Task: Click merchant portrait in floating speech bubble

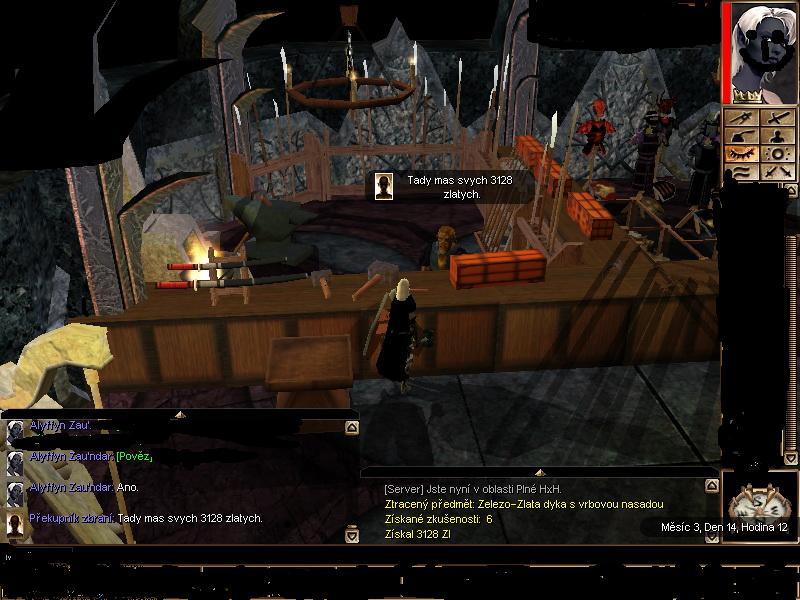Action: pos(383,186)
